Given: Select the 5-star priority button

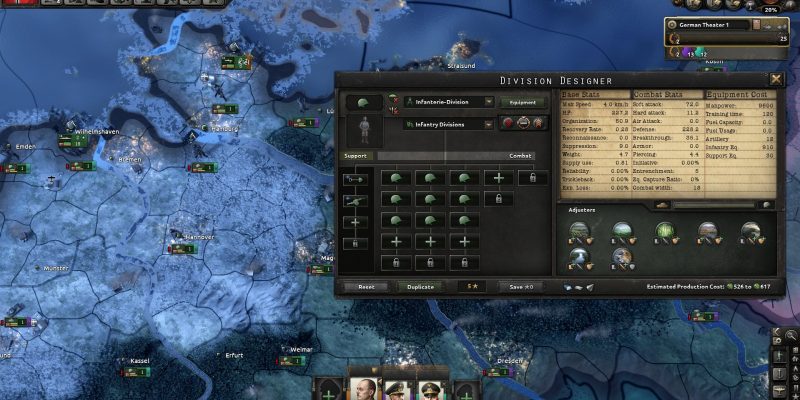Looking at the screenshot, I should click(472, 286).
